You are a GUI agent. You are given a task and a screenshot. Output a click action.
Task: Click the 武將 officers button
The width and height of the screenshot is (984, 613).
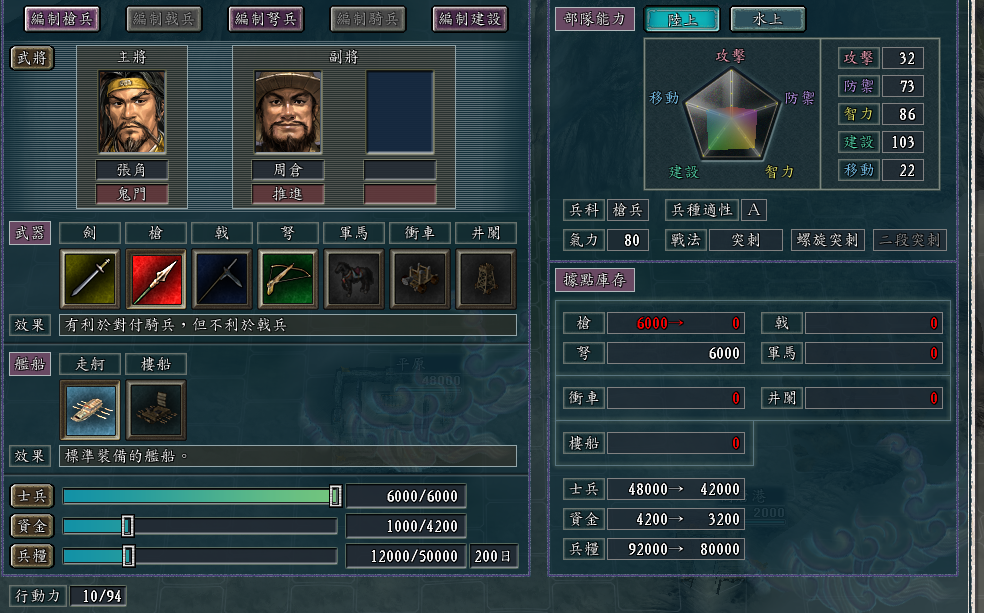click(34, 58)
